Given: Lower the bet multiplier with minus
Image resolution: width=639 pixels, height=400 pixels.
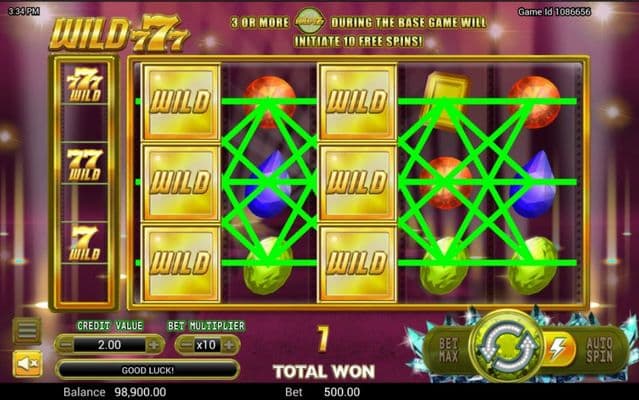Looking at the screenshot, I should (185, 344).
